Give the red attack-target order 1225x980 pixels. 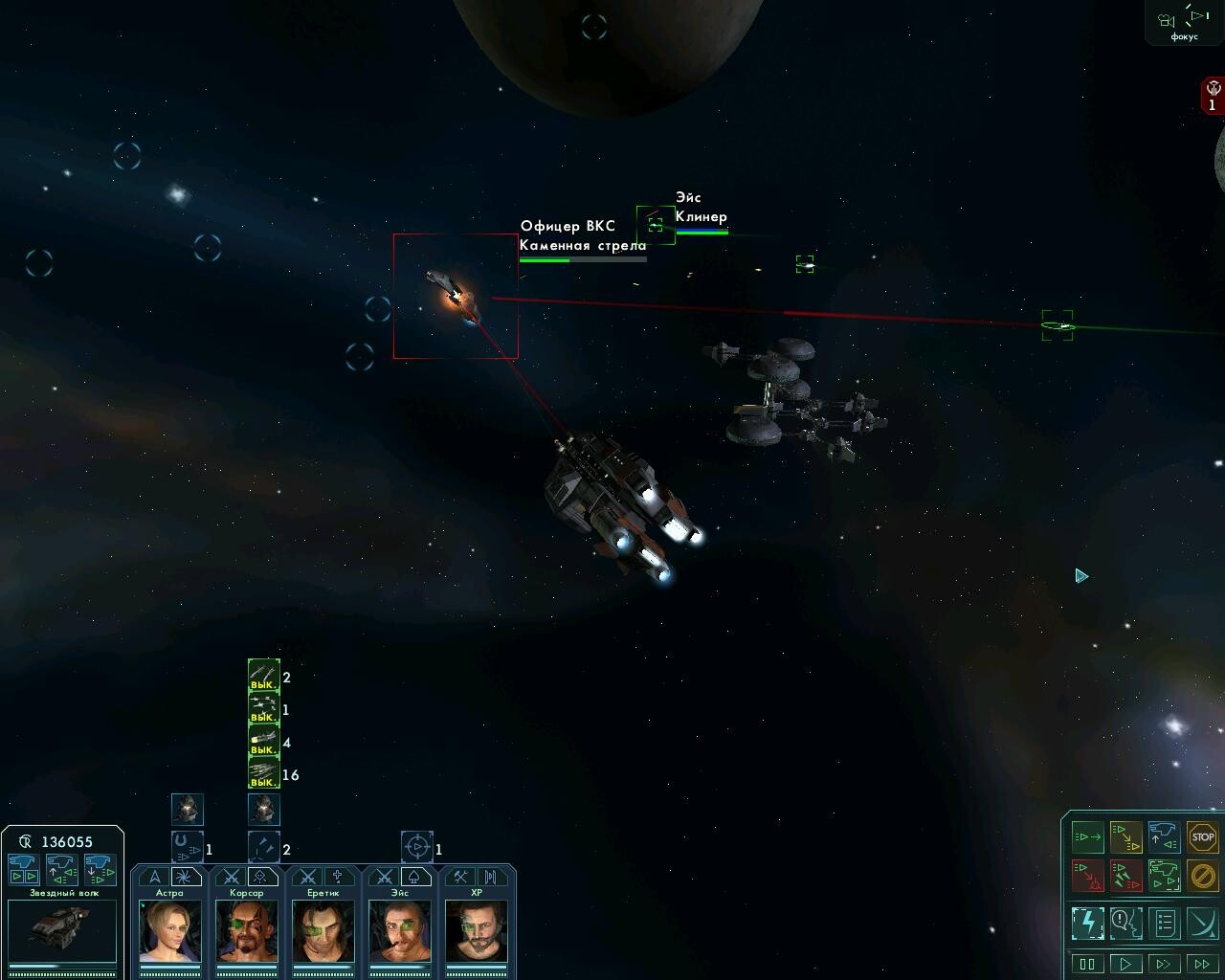pyautogui.click(x=1088, y=875)
